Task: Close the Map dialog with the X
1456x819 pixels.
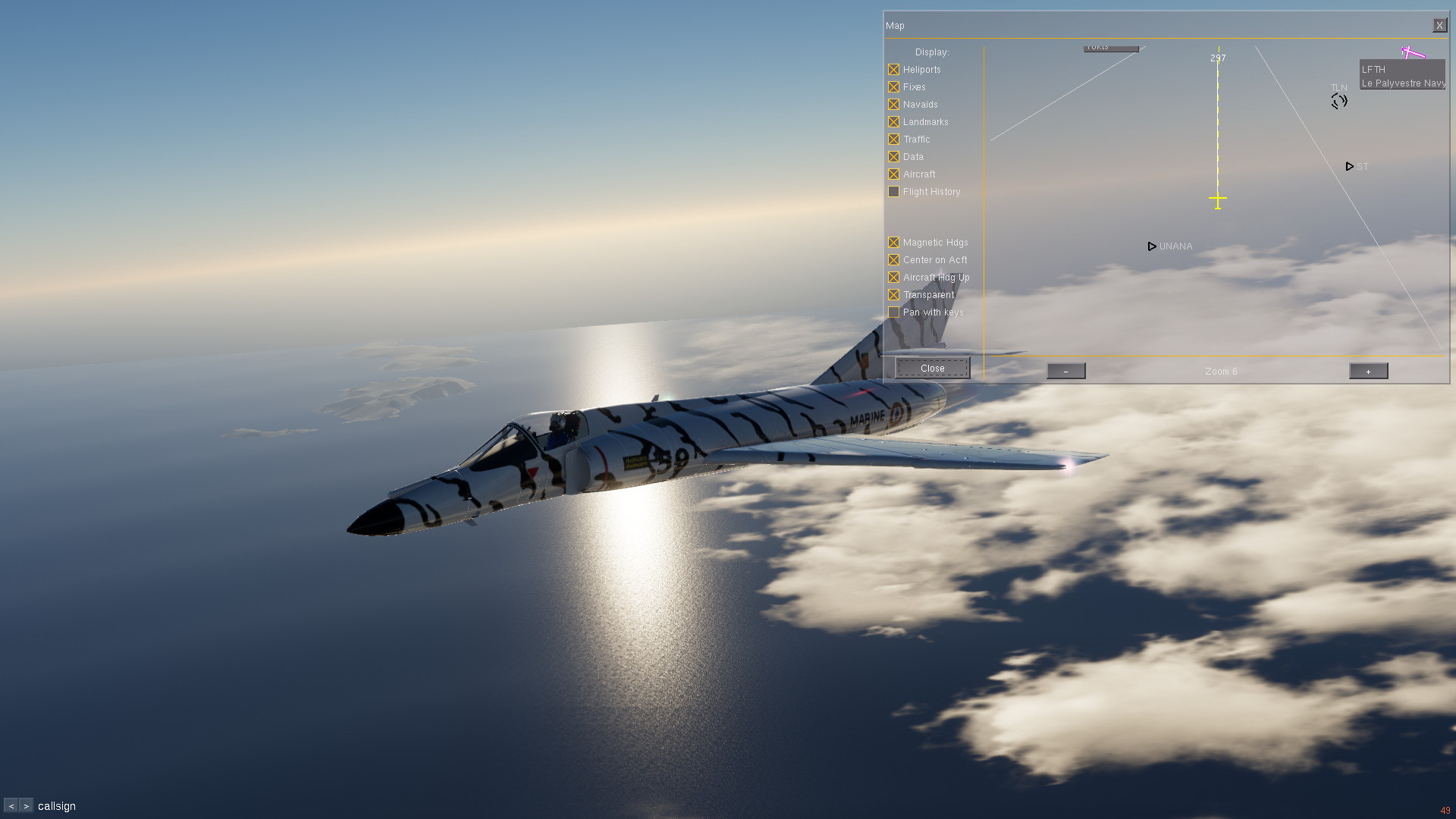Action: pos(1439,26)
